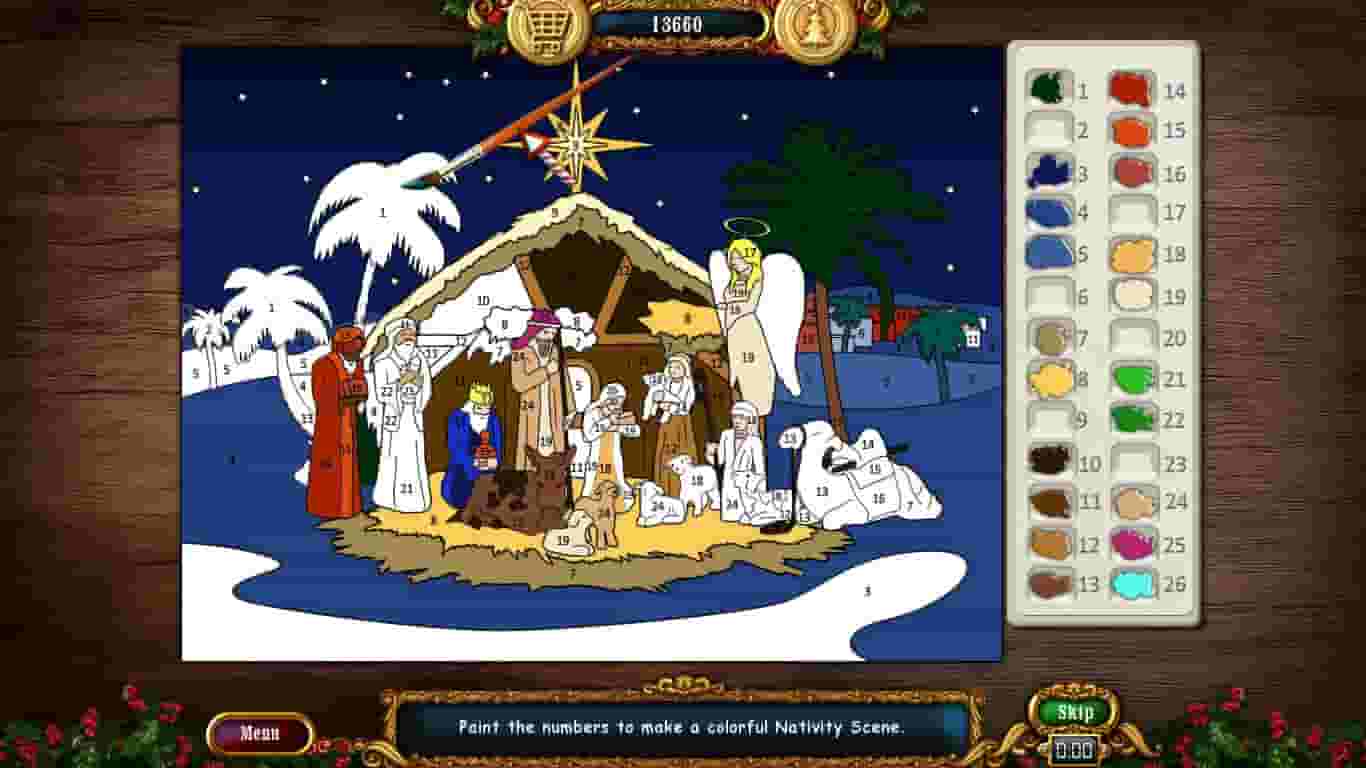Select dark green paint number 1
Image resolution: width=1366 pixels, height=768 pixels.
click(x=1046, y=90)
